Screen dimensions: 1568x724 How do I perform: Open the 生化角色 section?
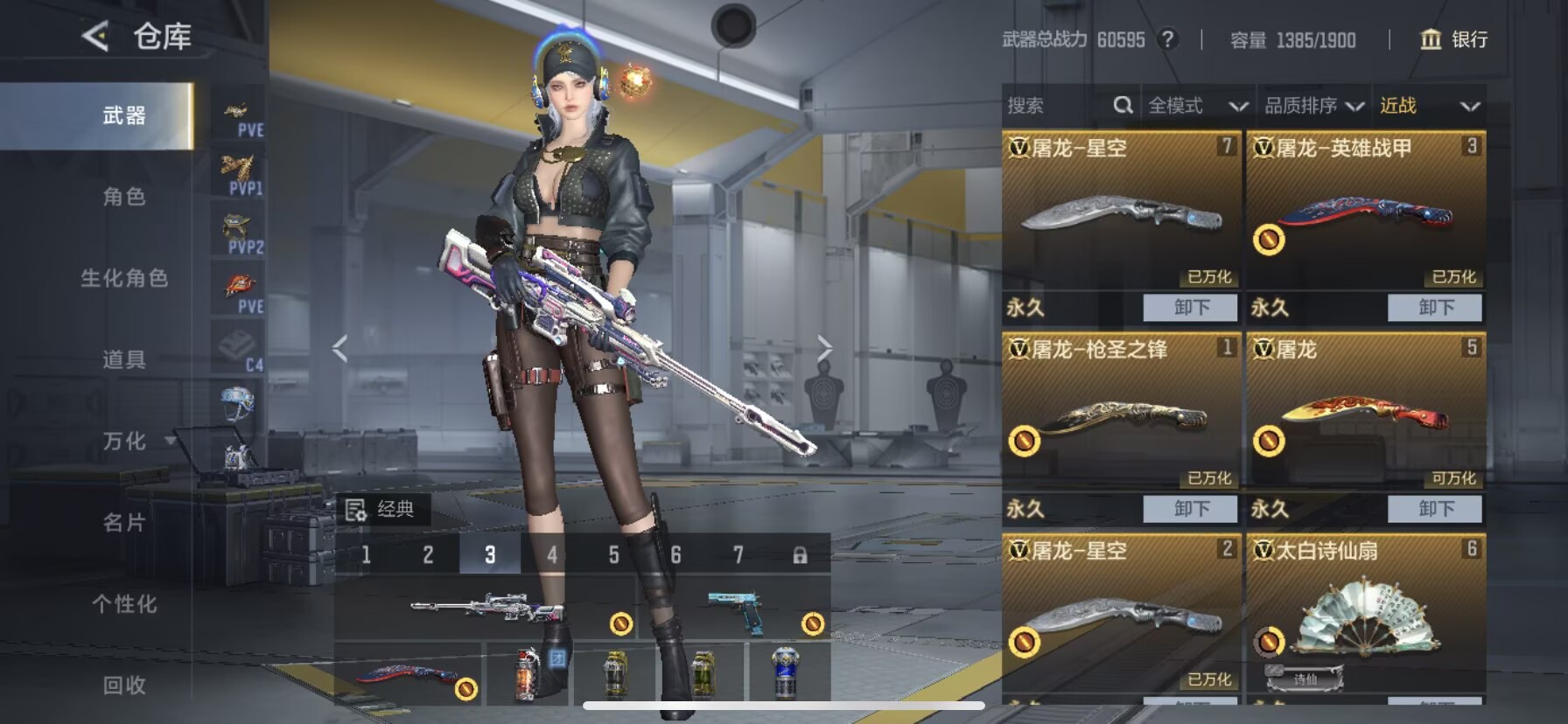pos(124,278)
